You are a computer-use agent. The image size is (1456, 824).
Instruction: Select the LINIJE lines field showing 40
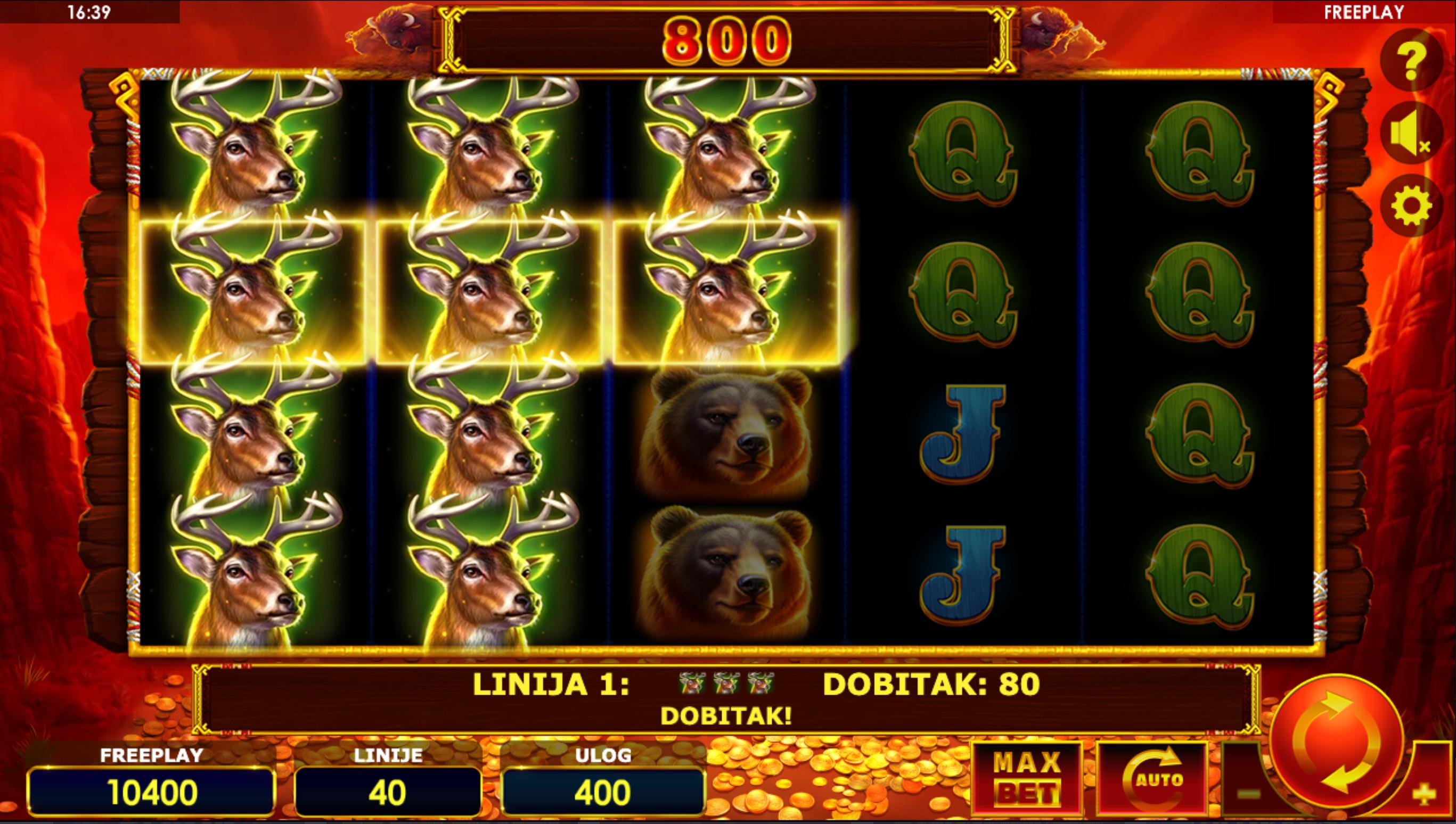point(388,791)
